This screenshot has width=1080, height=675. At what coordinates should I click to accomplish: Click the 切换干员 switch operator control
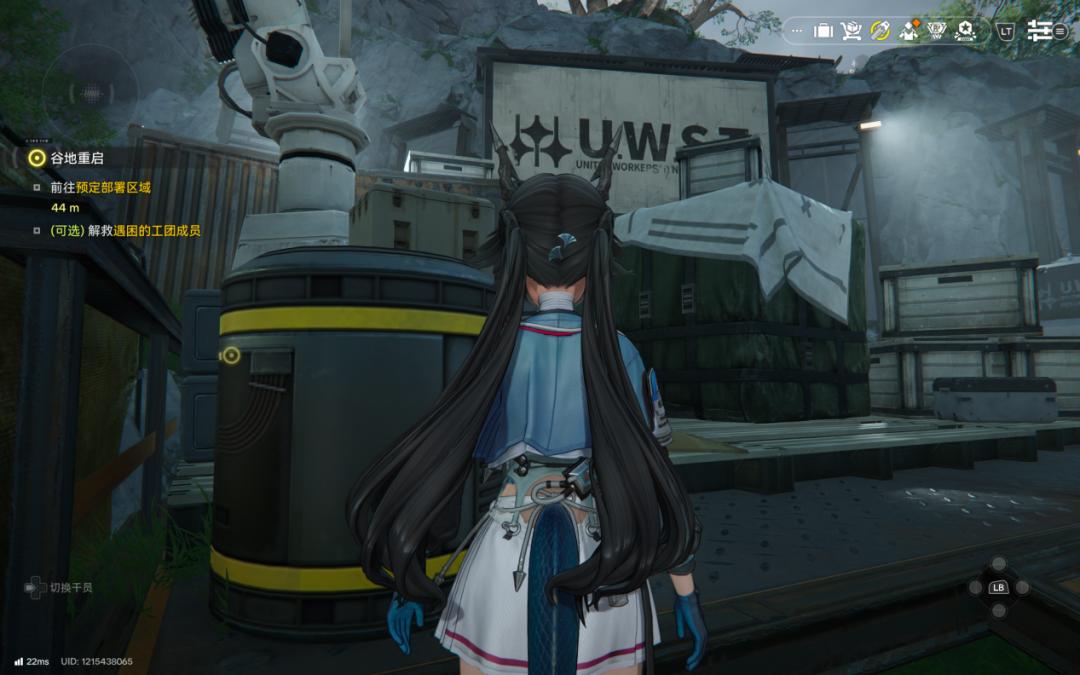coord(60,588)
